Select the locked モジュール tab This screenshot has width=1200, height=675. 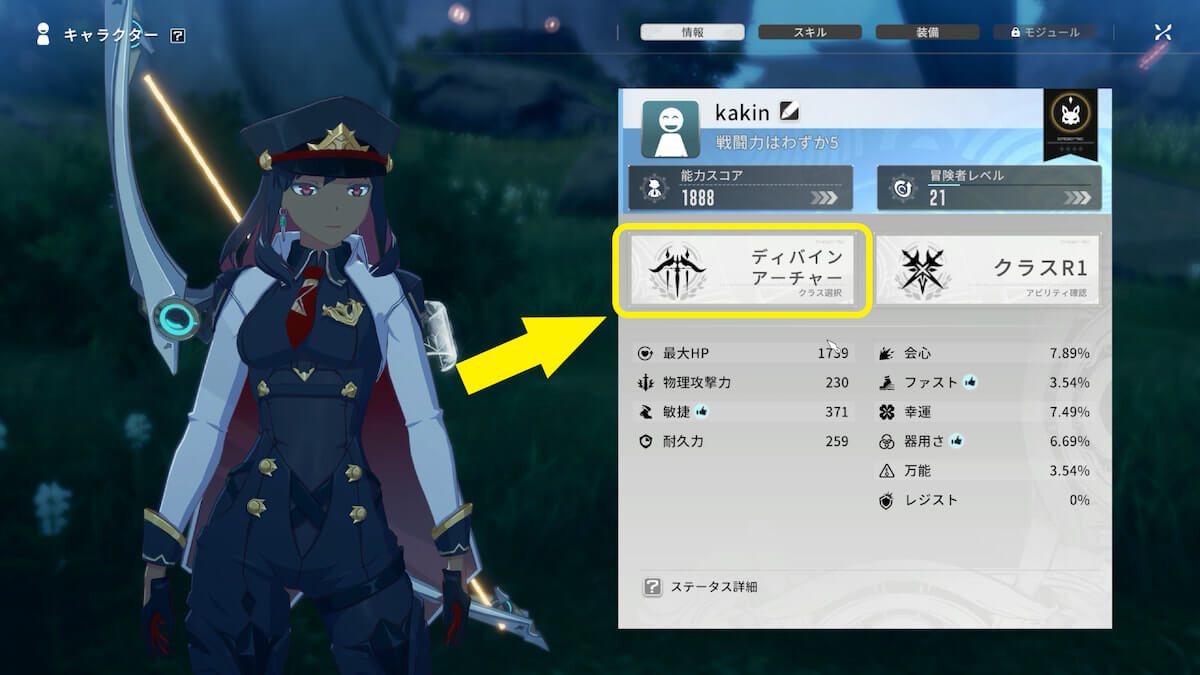pos(1044,32)
